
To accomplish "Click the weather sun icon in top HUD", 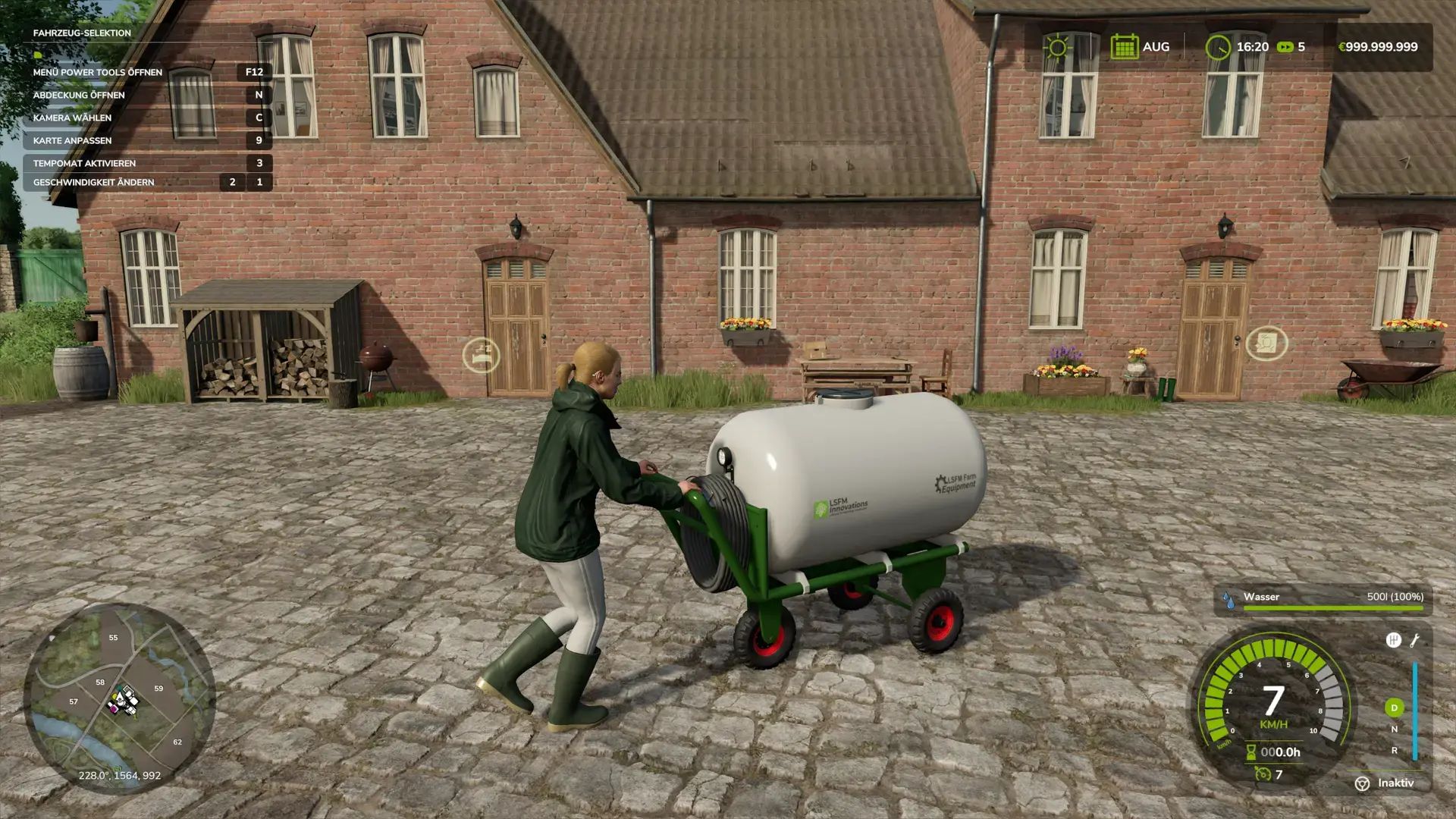I will pos(1056,45).
